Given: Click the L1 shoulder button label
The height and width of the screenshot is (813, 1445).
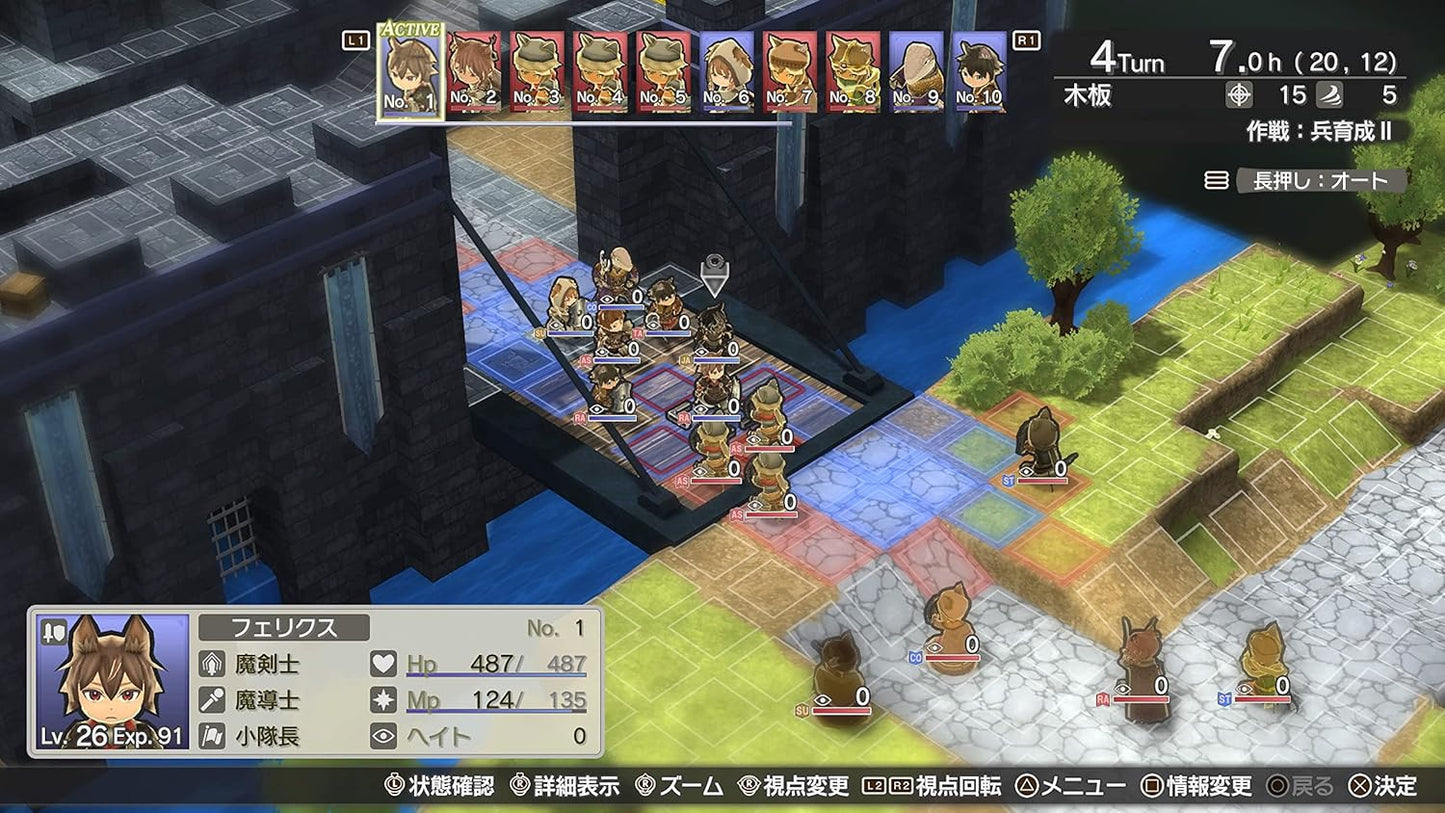Looking at the screenshot, I should point(355,43).
